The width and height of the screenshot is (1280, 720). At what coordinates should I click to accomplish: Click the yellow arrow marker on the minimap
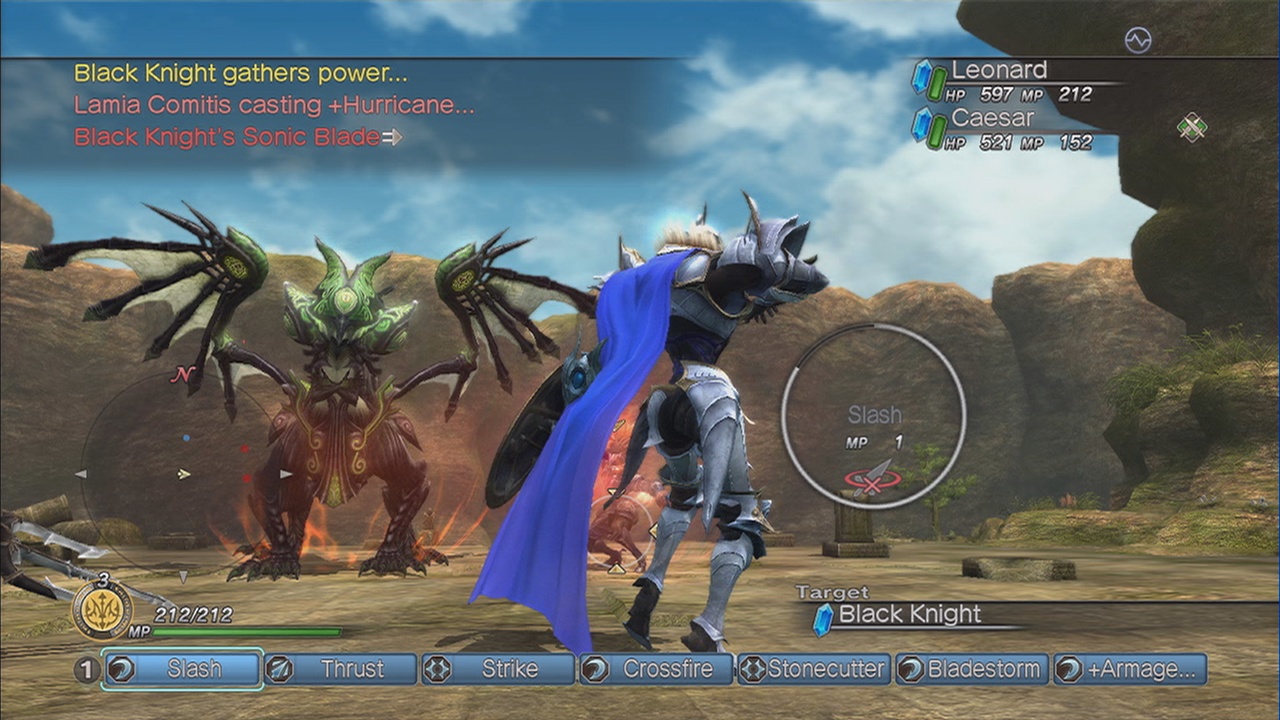[182, 473]
